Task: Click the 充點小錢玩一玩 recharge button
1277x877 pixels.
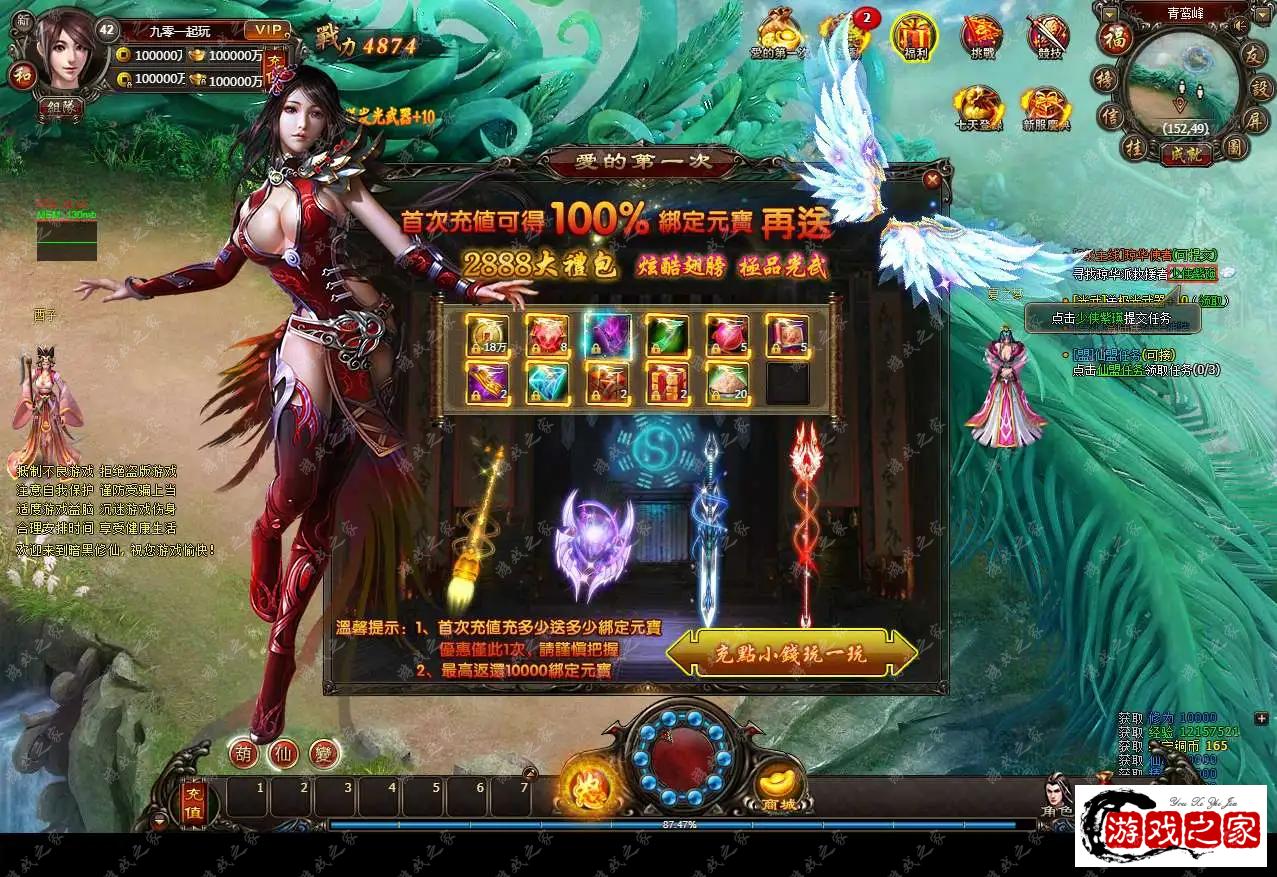Action: coord(791,654)
